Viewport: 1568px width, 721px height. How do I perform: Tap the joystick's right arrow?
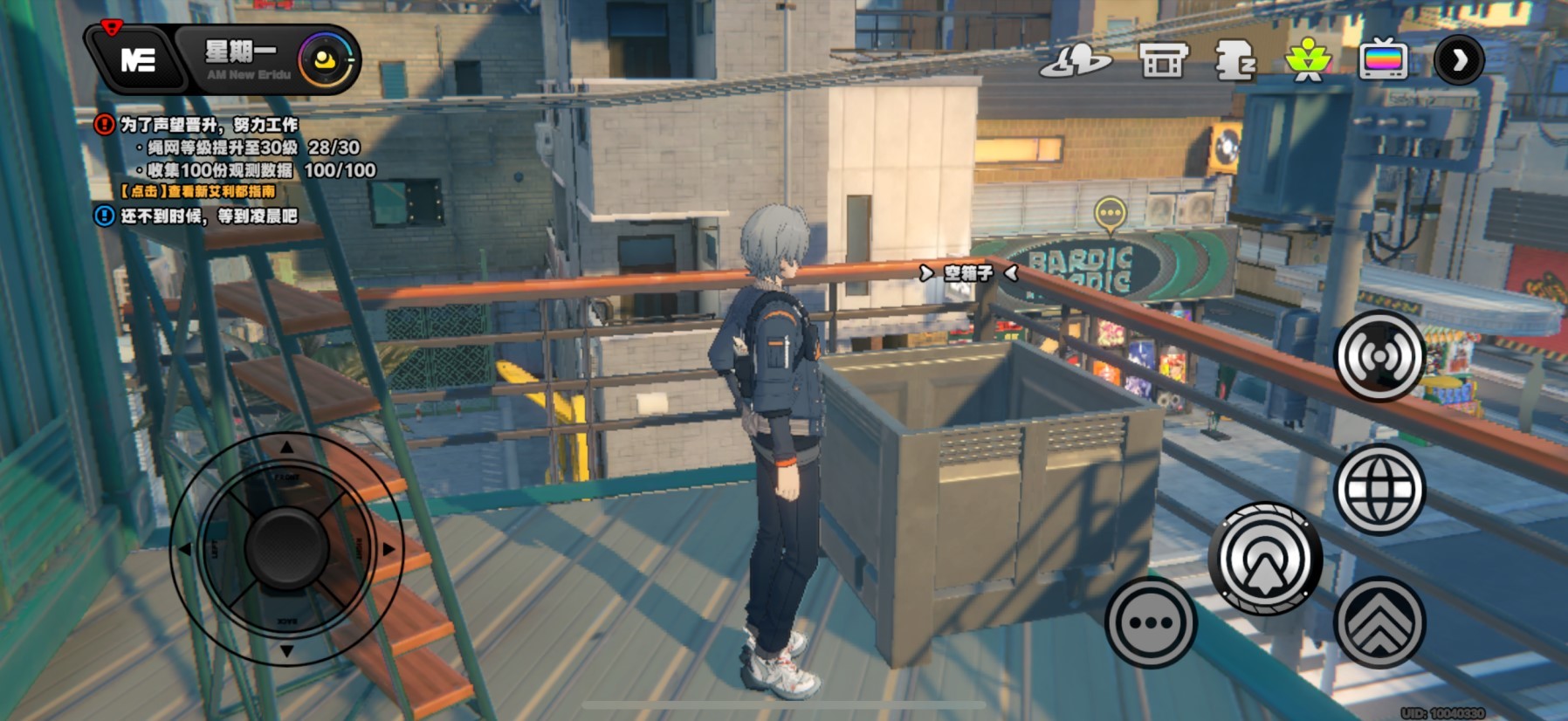pyautogui.click(x=388, y=549)
